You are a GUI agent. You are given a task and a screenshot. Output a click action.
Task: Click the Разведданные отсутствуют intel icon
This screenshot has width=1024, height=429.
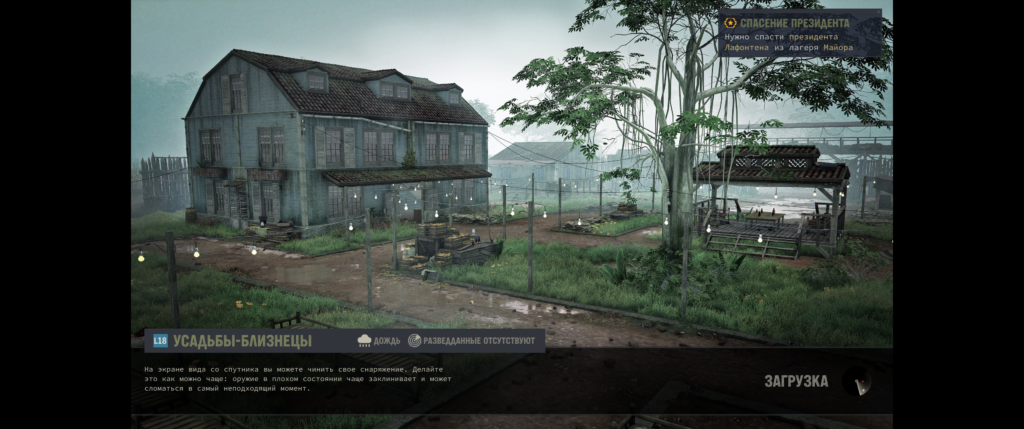(414, 341)
